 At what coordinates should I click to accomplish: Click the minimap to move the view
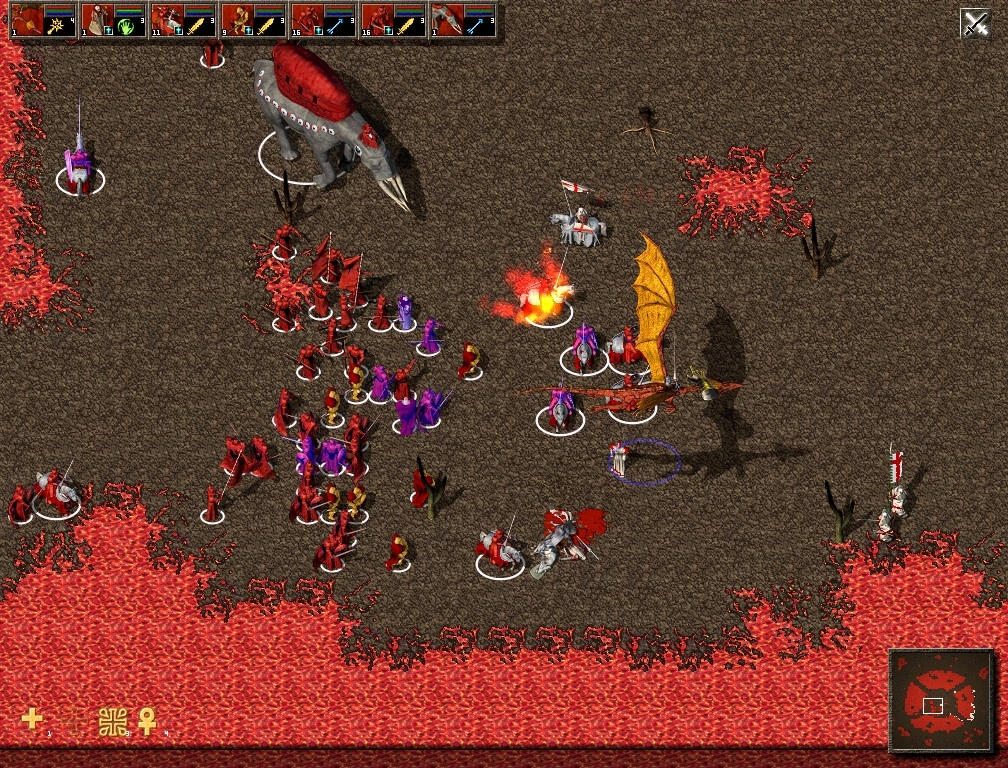pyautogui.click(x=941, y=701)
